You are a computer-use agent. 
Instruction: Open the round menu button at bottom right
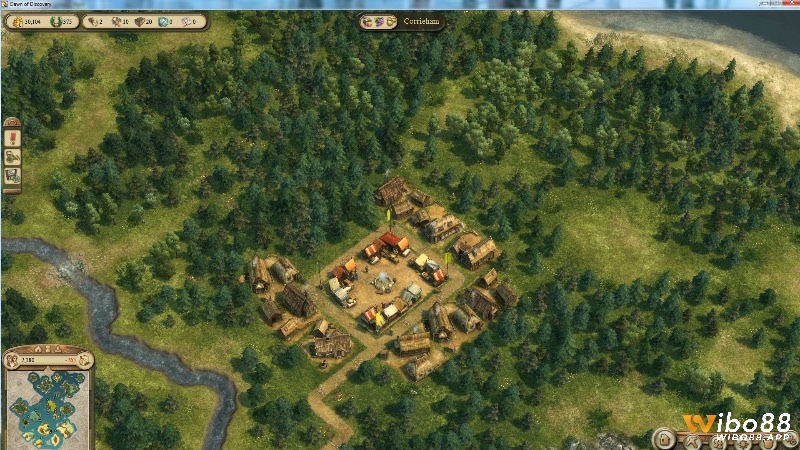(663, 438)
